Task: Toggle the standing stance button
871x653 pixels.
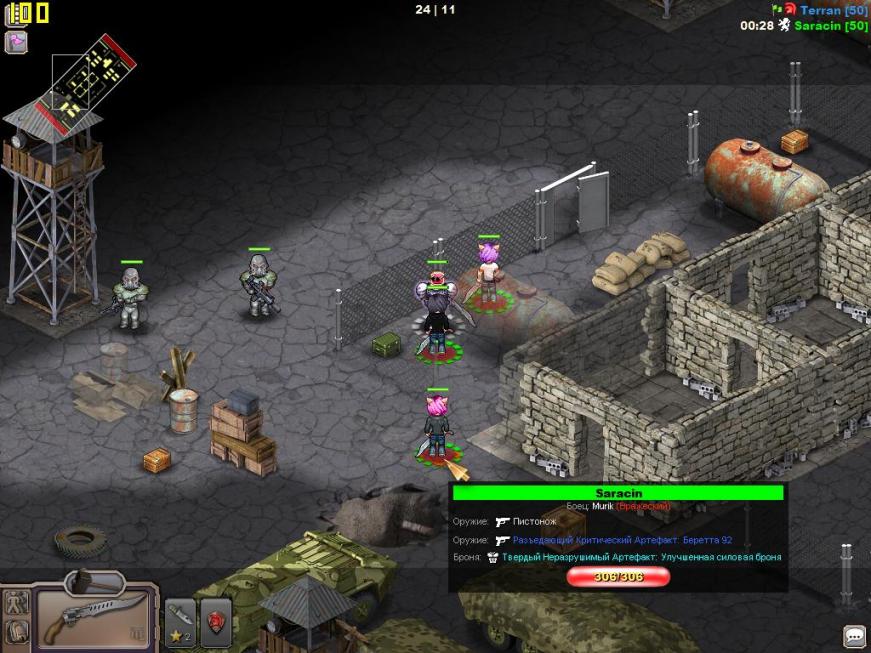Action: 16,603
